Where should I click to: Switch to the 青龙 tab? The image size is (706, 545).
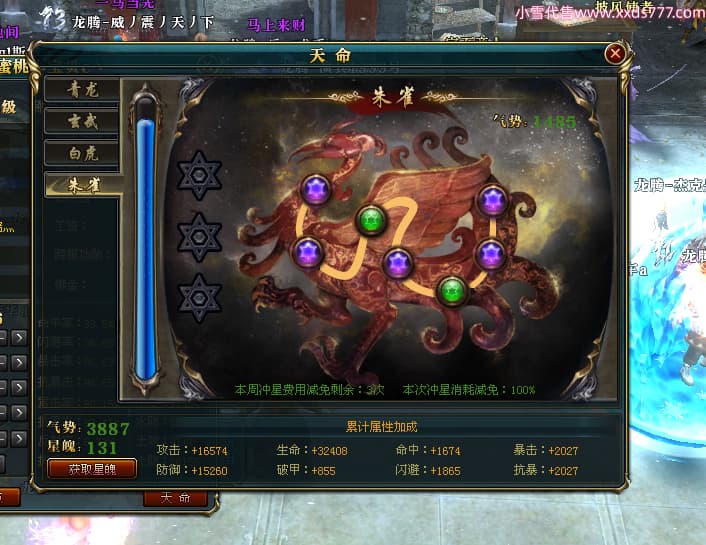83,88
